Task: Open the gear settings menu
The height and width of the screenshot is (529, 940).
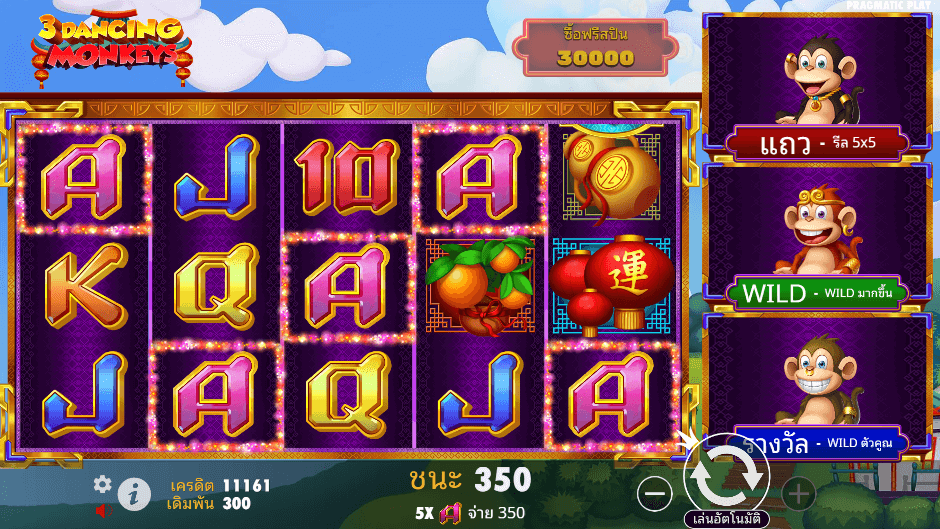Action: click(x=102, y=484)
